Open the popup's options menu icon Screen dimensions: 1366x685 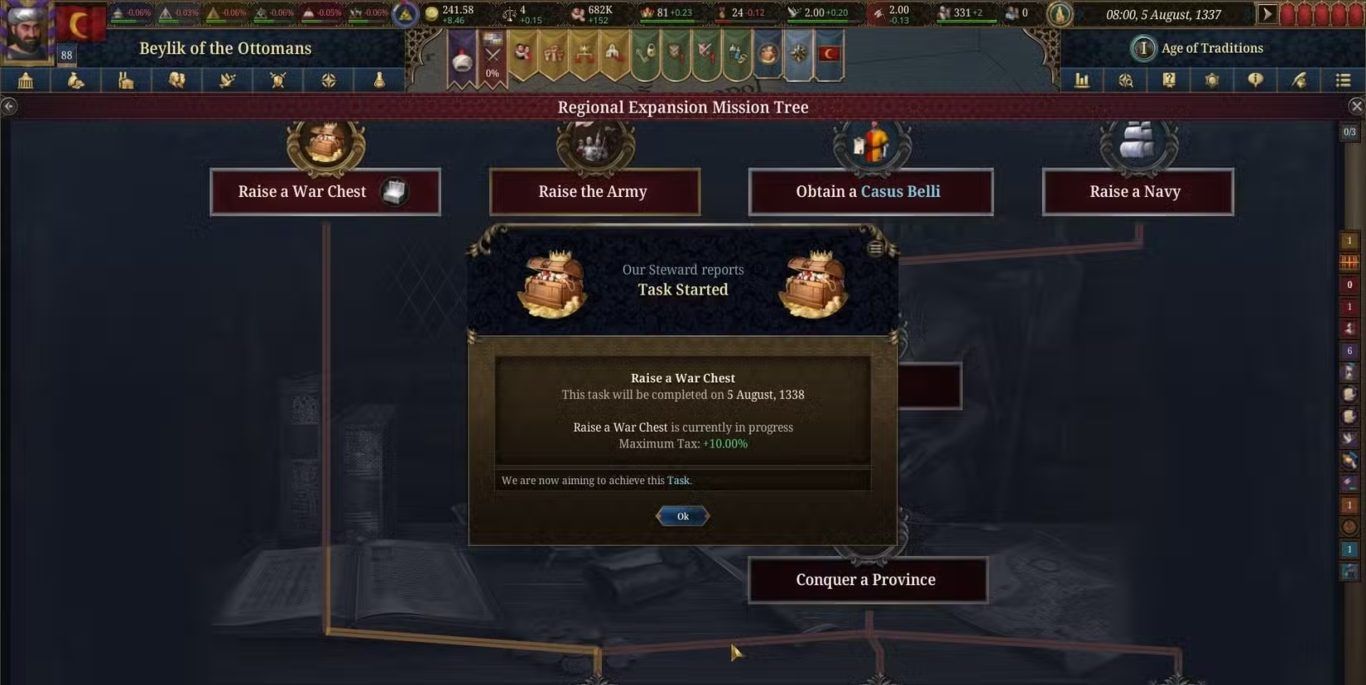[x=875, y=249]
